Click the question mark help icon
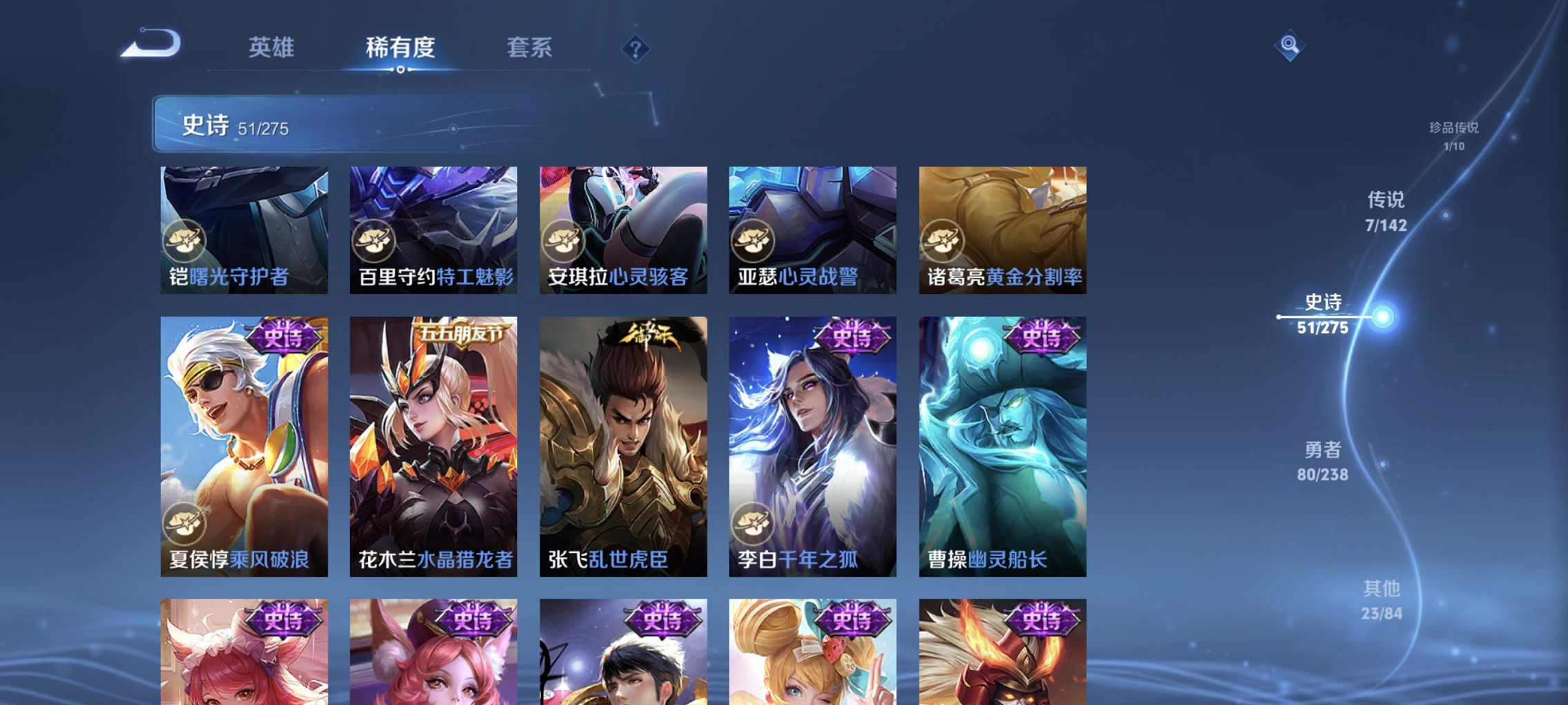Image resolution: width=1568 pixels, height=705 pixels. coord(636,49)
